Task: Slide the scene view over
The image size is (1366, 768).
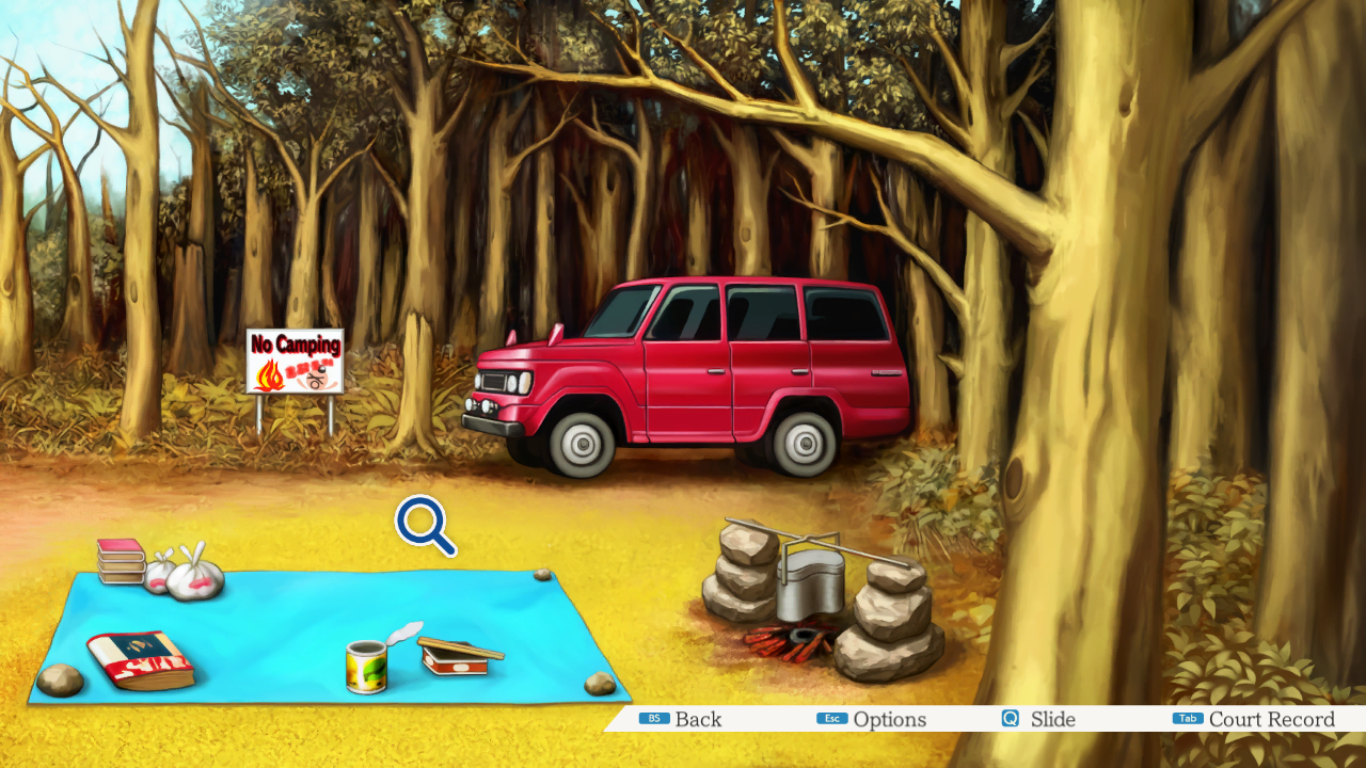Action: 1039,719
